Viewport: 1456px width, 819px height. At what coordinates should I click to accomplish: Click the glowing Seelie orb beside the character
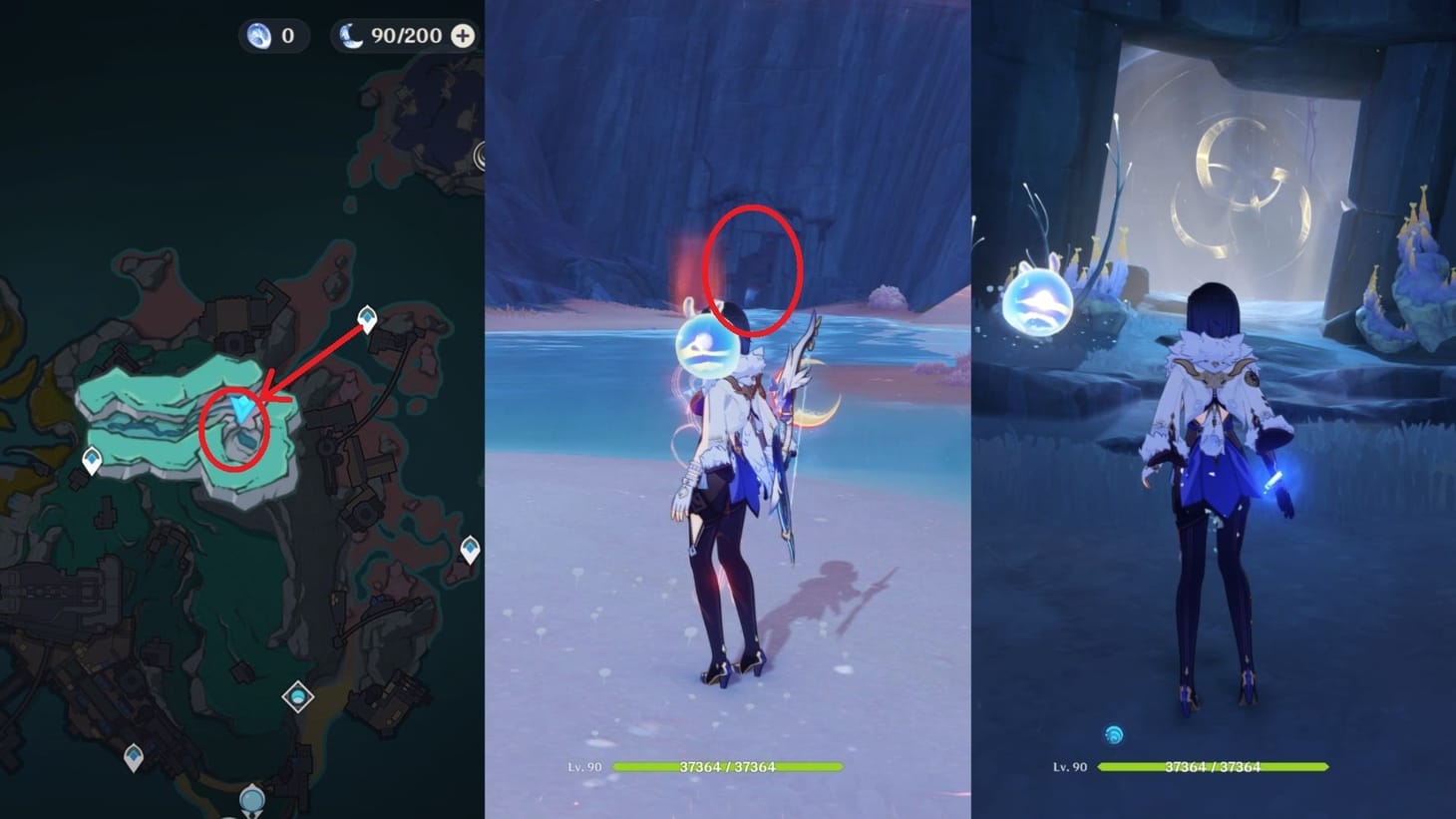pyautogui.click(x=706, y=346)
